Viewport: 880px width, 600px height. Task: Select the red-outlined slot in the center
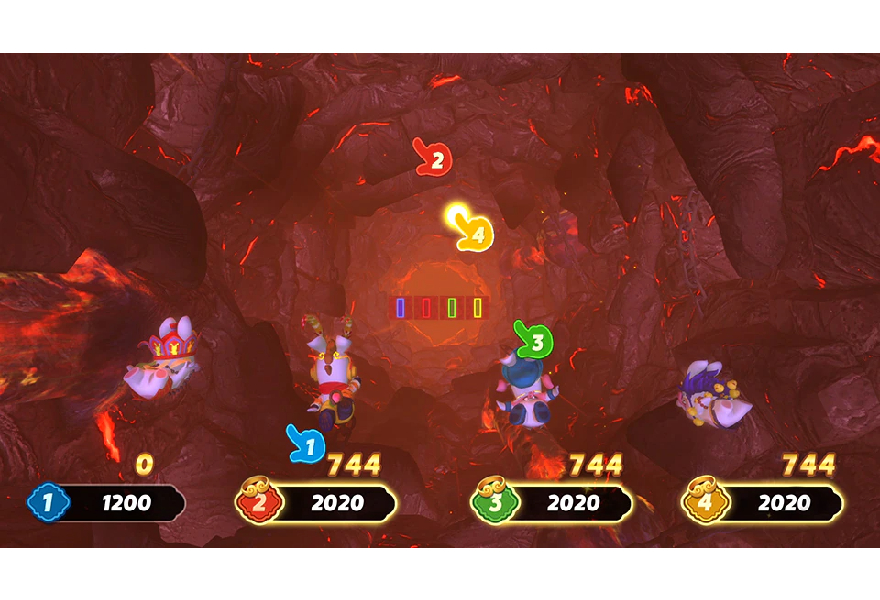click(x=426, y=308)
